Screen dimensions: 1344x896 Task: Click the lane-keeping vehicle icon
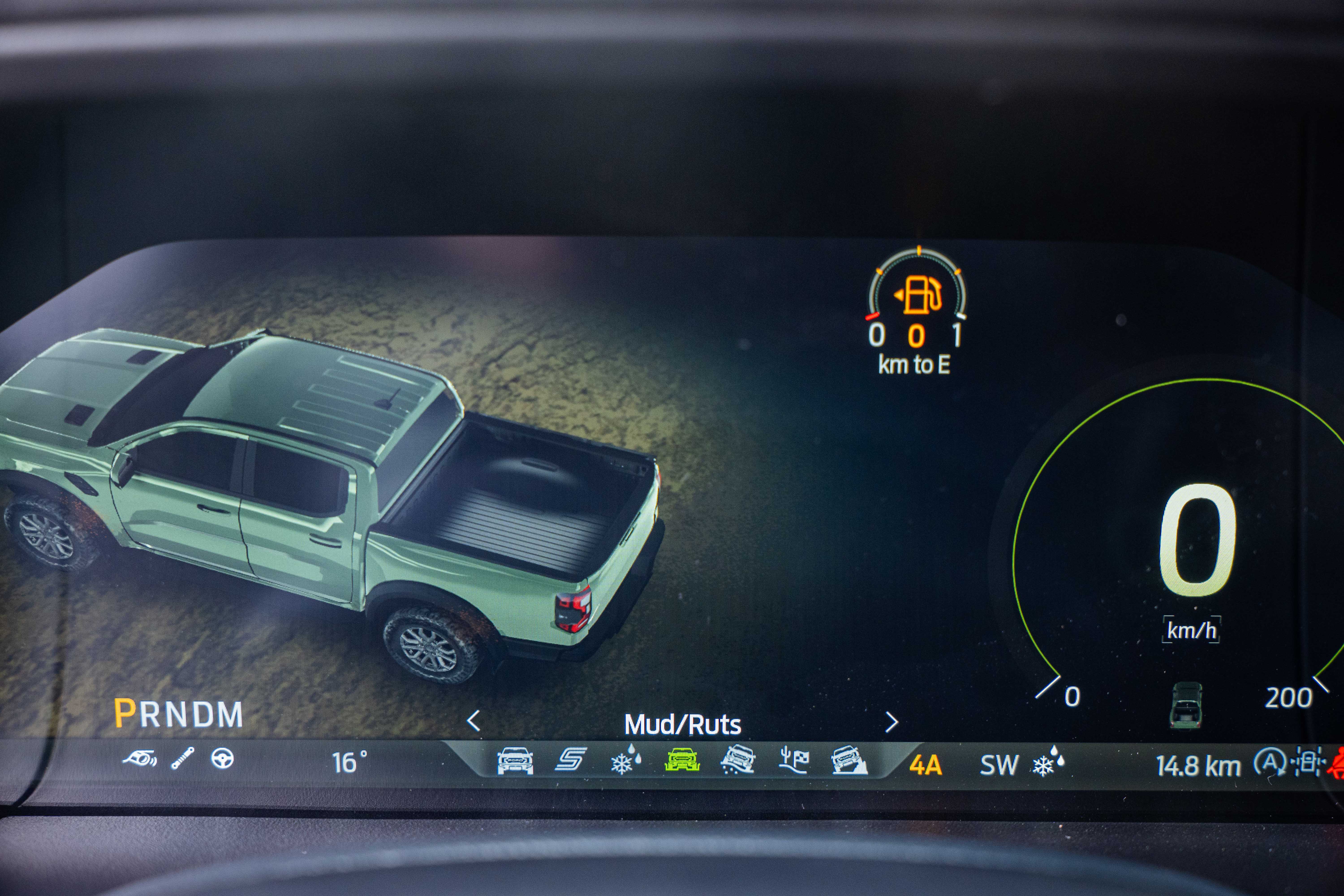coord(1307,762)
